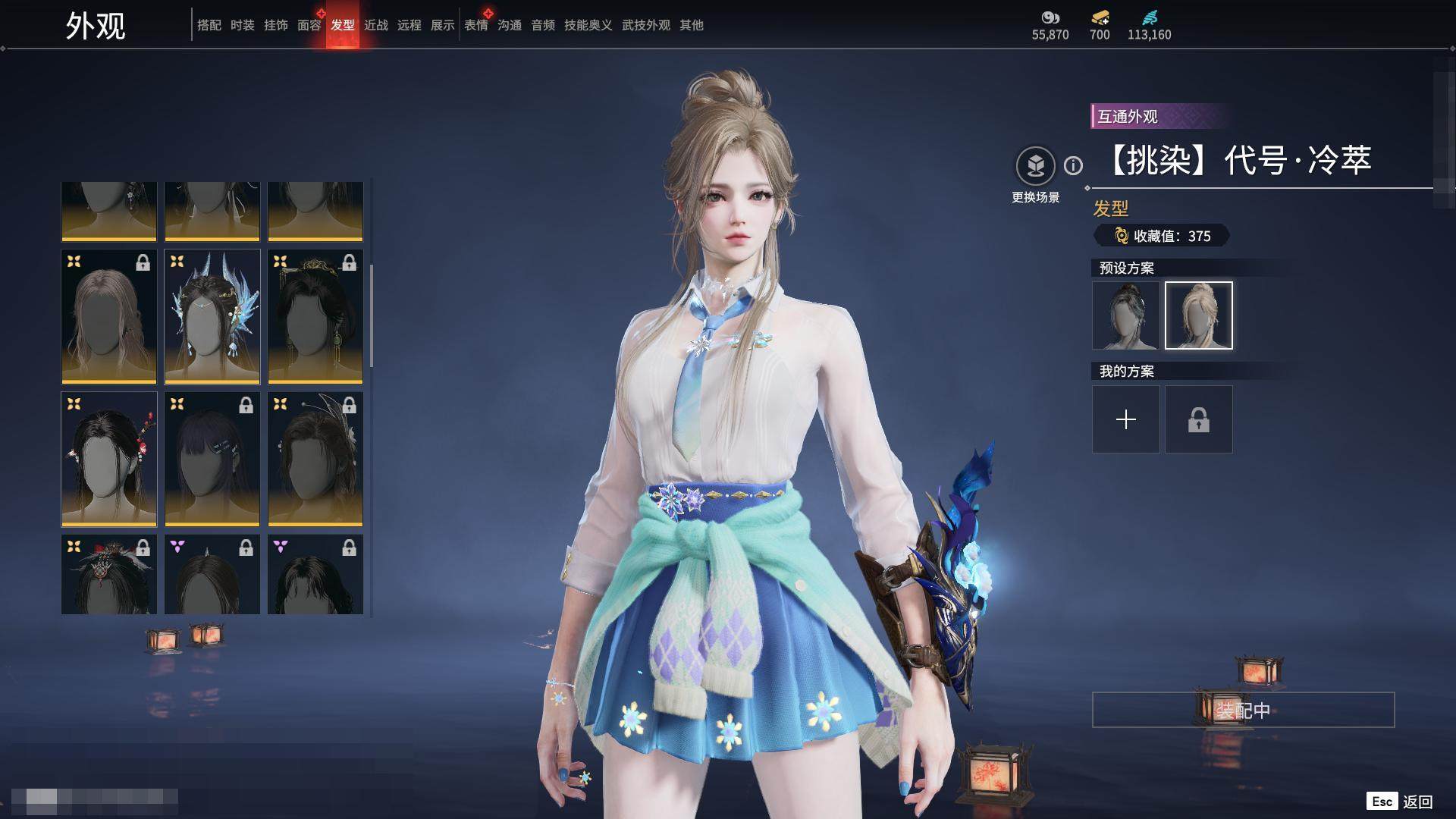This screenshot has height=819, width=1456.
Task: Open the info icon beside hairstyle name
Action: (x=1073, y=165)
